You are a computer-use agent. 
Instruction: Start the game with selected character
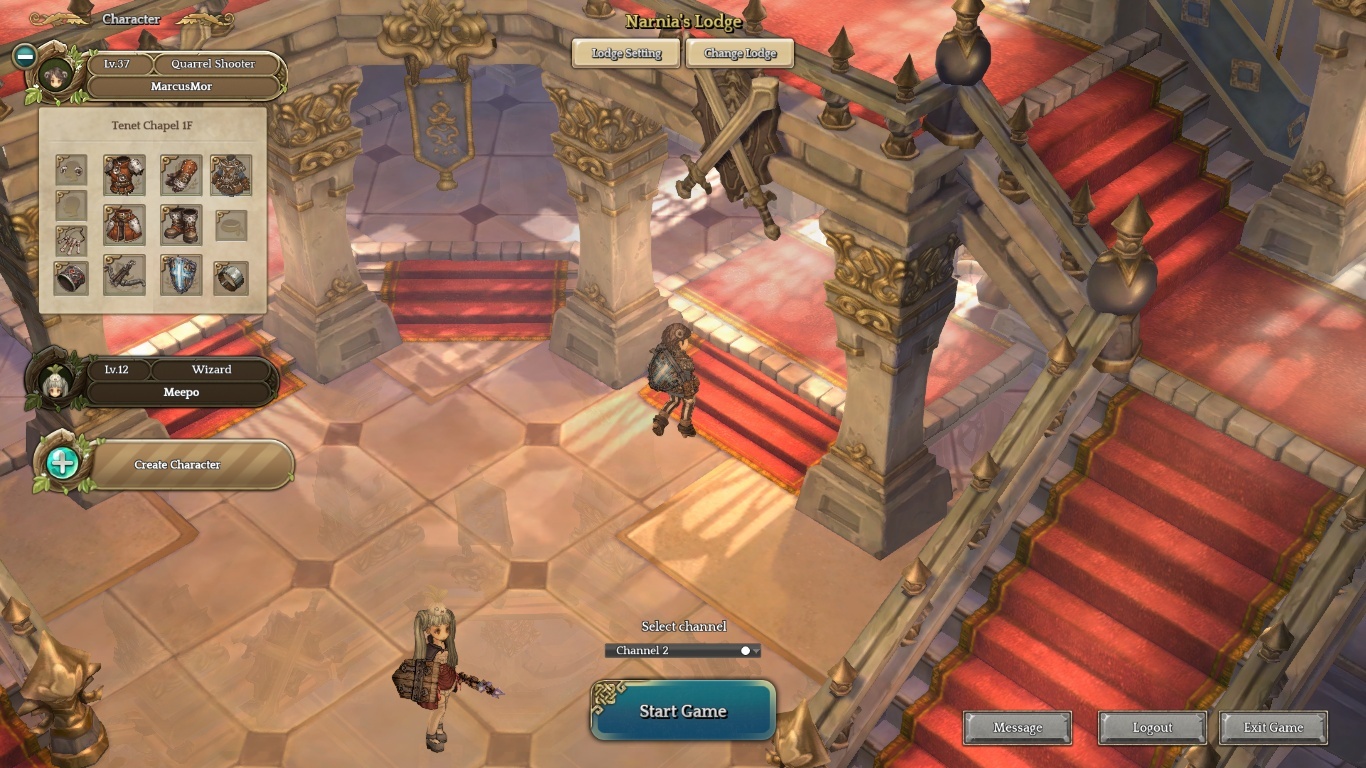point(683,711)
